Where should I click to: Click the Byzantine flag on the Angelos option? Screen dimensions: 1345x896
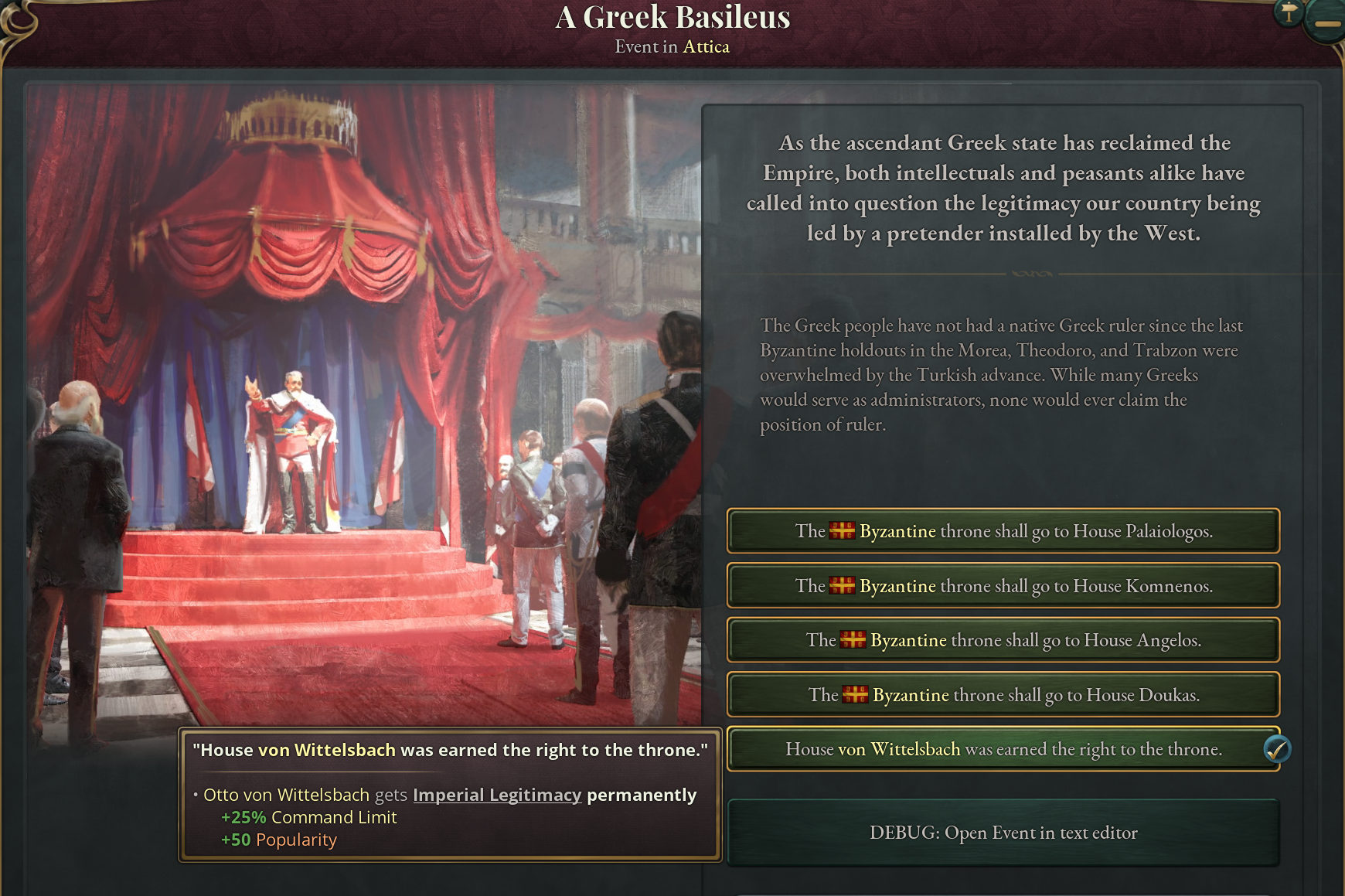(x=852, y=640)
